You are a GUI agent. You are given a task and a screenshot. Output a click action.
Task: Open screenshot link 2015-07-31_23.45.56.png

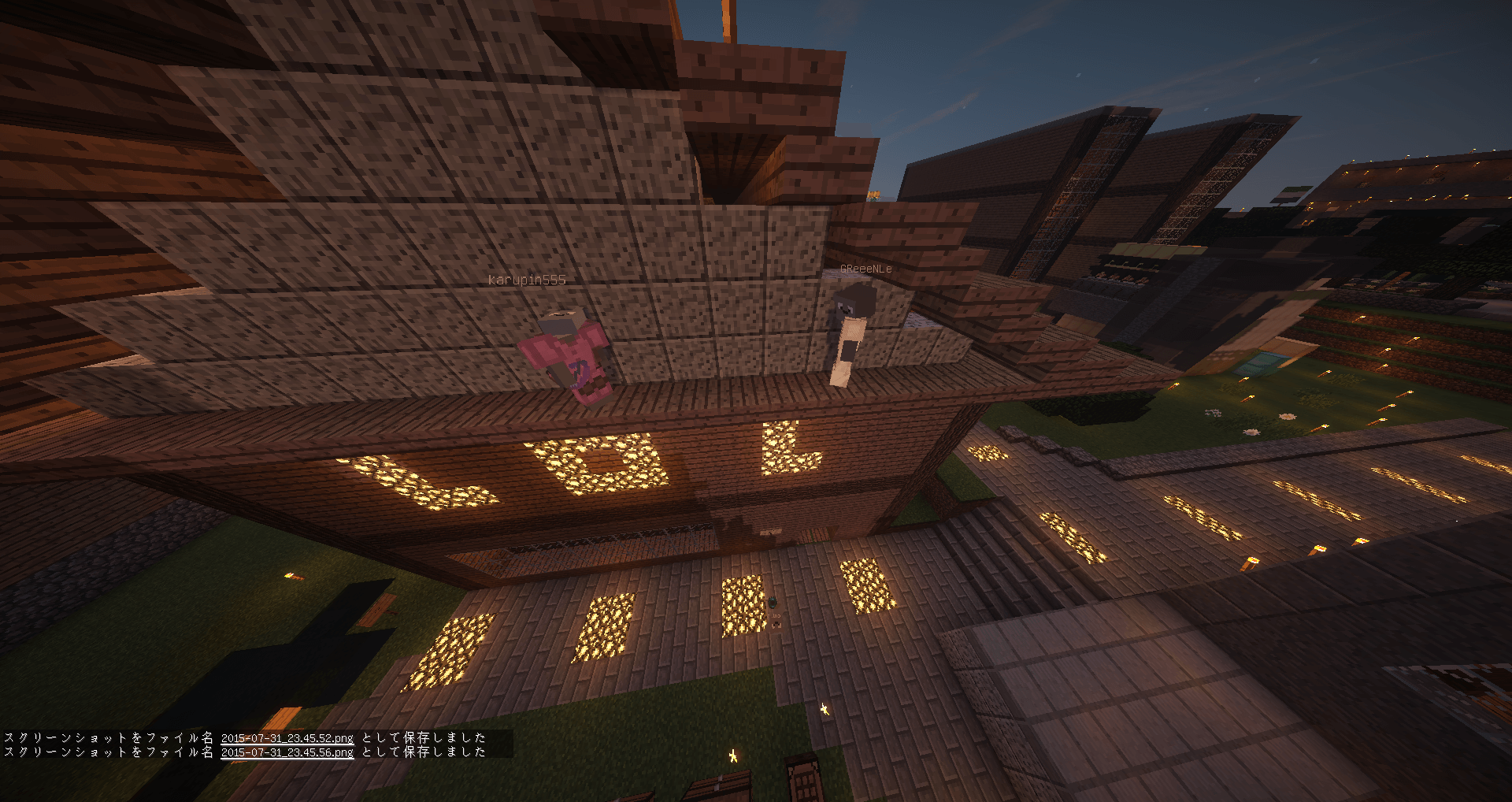[x=287, y=752]
